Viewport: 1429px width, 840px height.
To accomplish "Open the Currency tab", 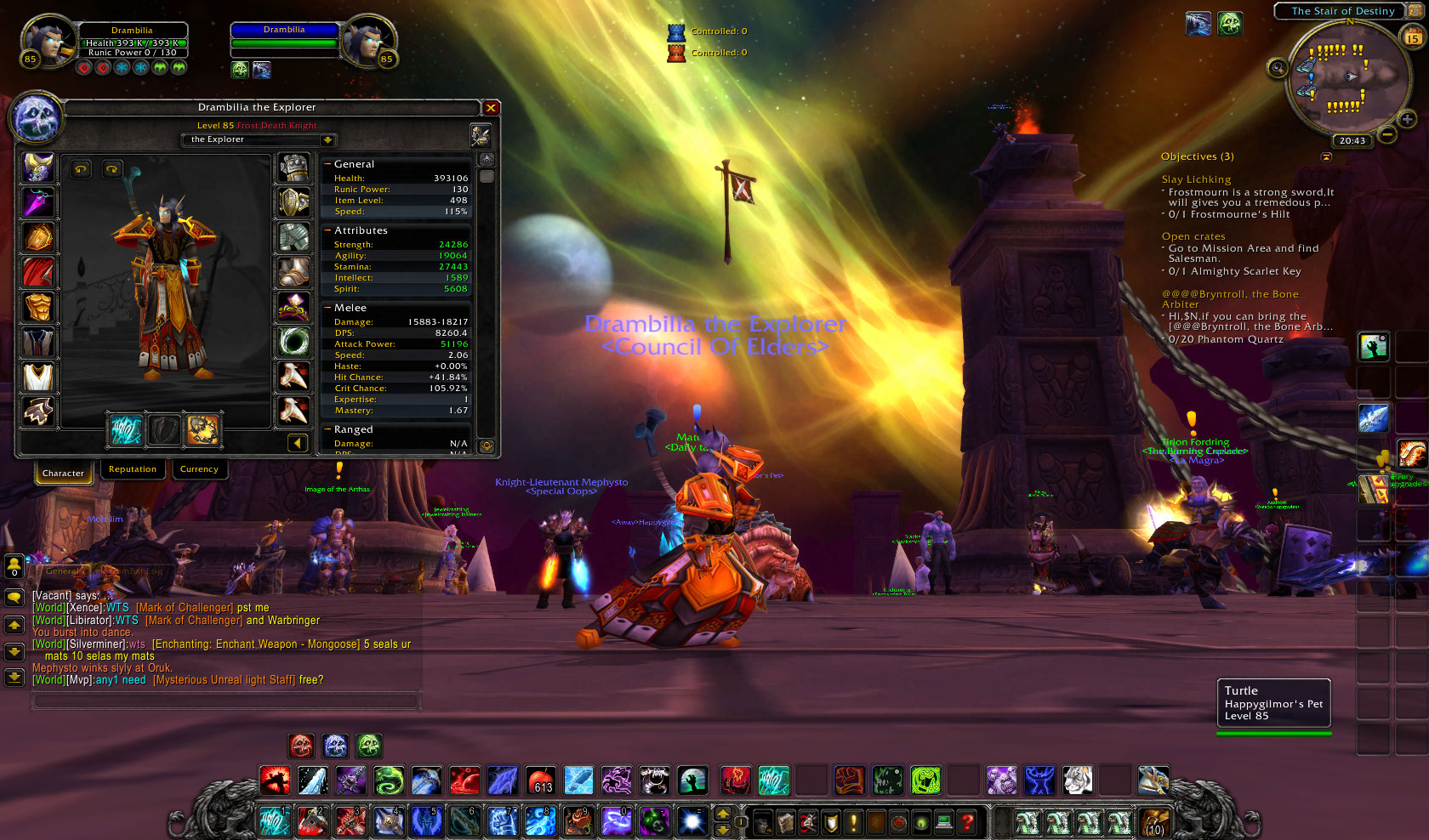I will [199, 469].
